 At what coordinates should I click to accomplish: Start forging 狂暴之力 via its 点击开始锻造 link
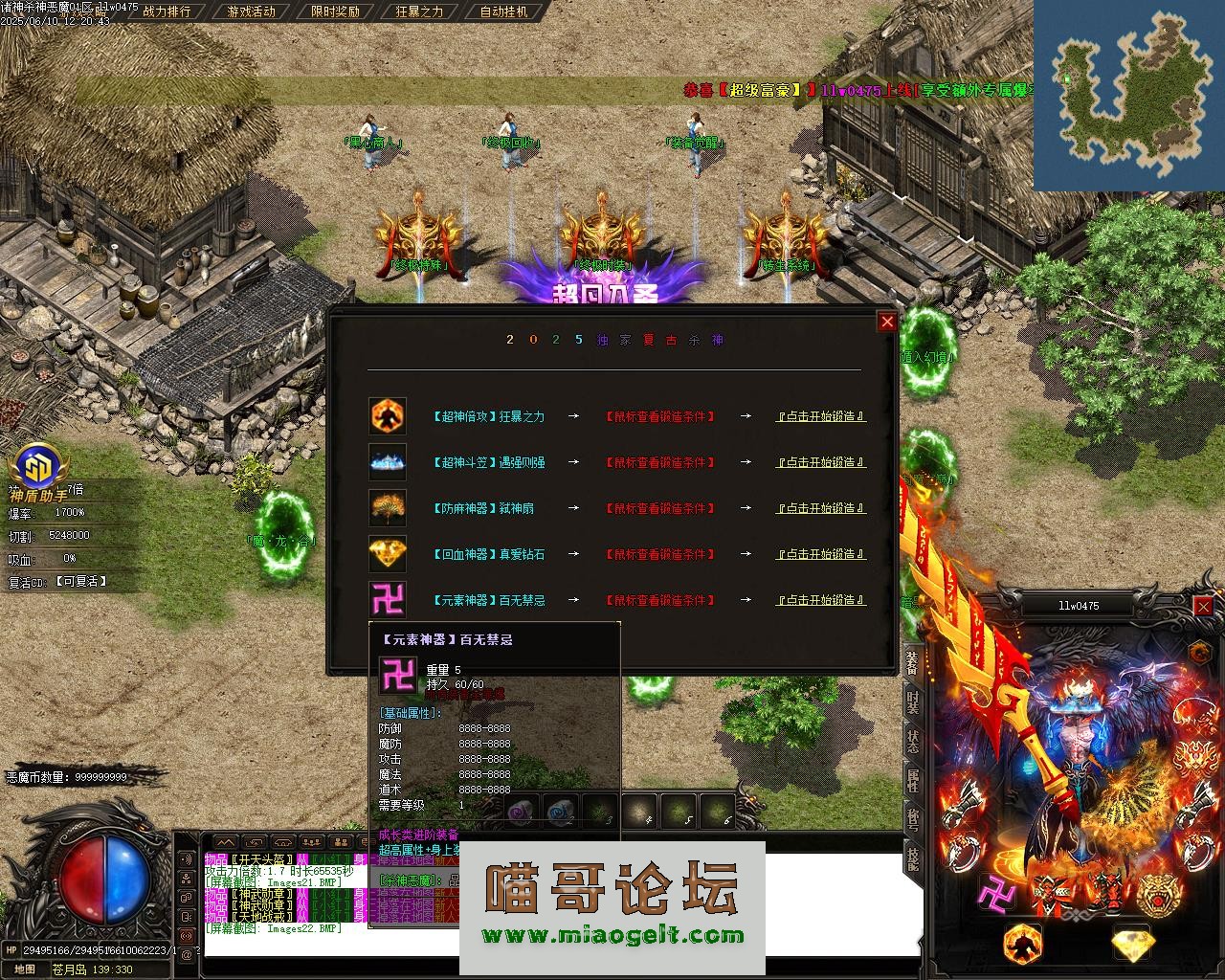[821, 416]
